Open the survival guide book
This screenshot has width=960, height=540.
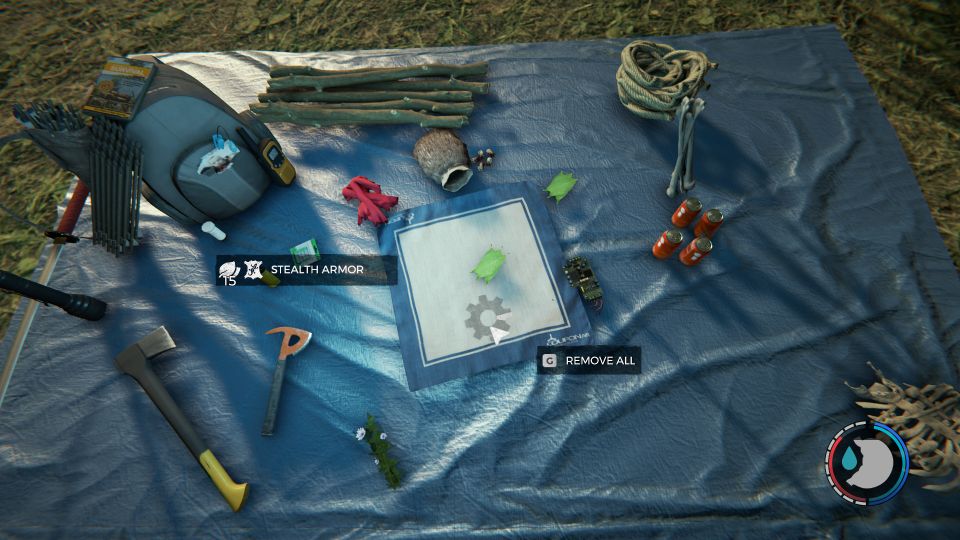[x=117, y=87]
